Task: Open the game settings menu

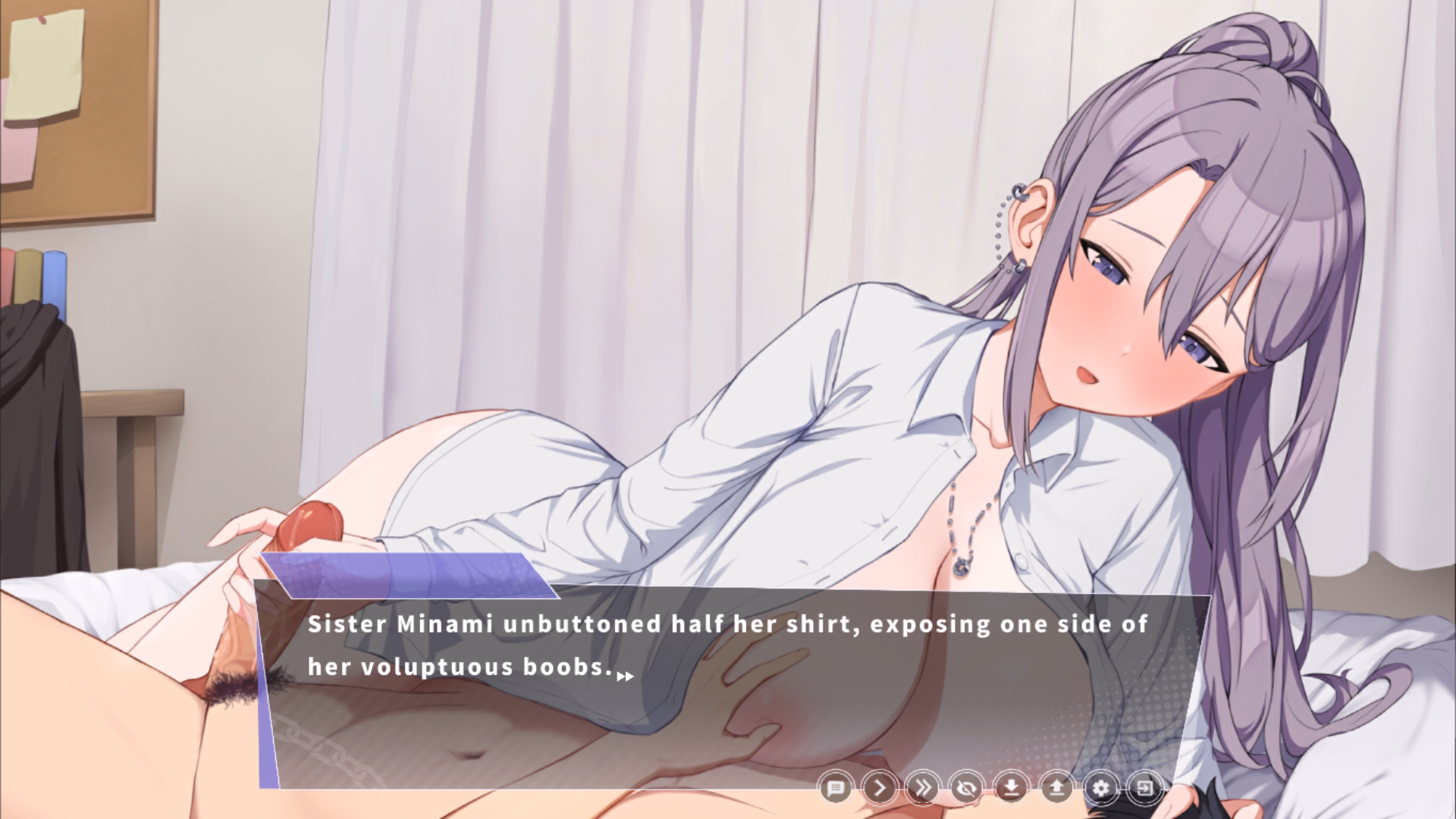Action: coord(1103,787)
